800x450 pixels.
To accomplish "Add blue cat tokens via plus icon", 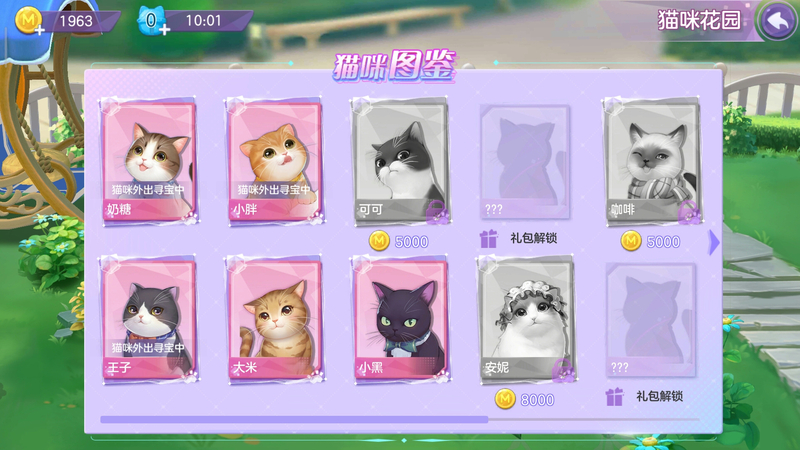I will (163, 28).
